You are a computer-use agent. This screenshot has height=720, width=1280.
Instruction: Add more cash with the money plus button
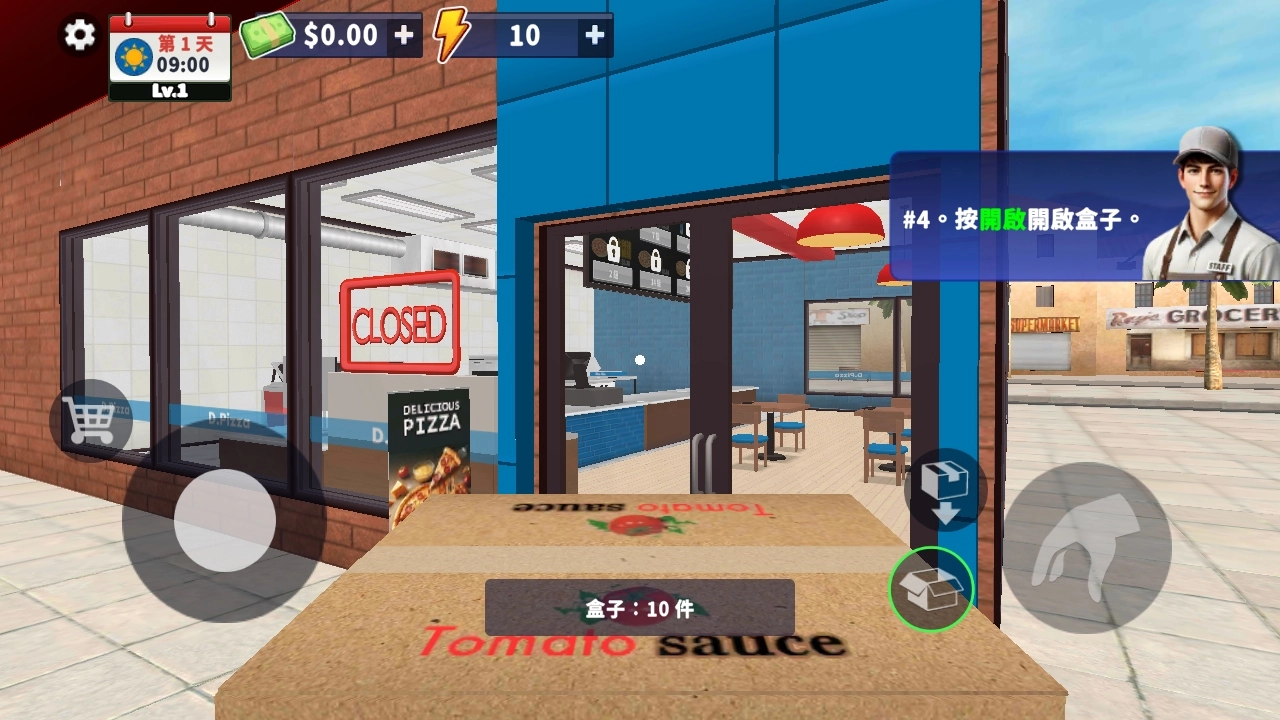[403, 35]
